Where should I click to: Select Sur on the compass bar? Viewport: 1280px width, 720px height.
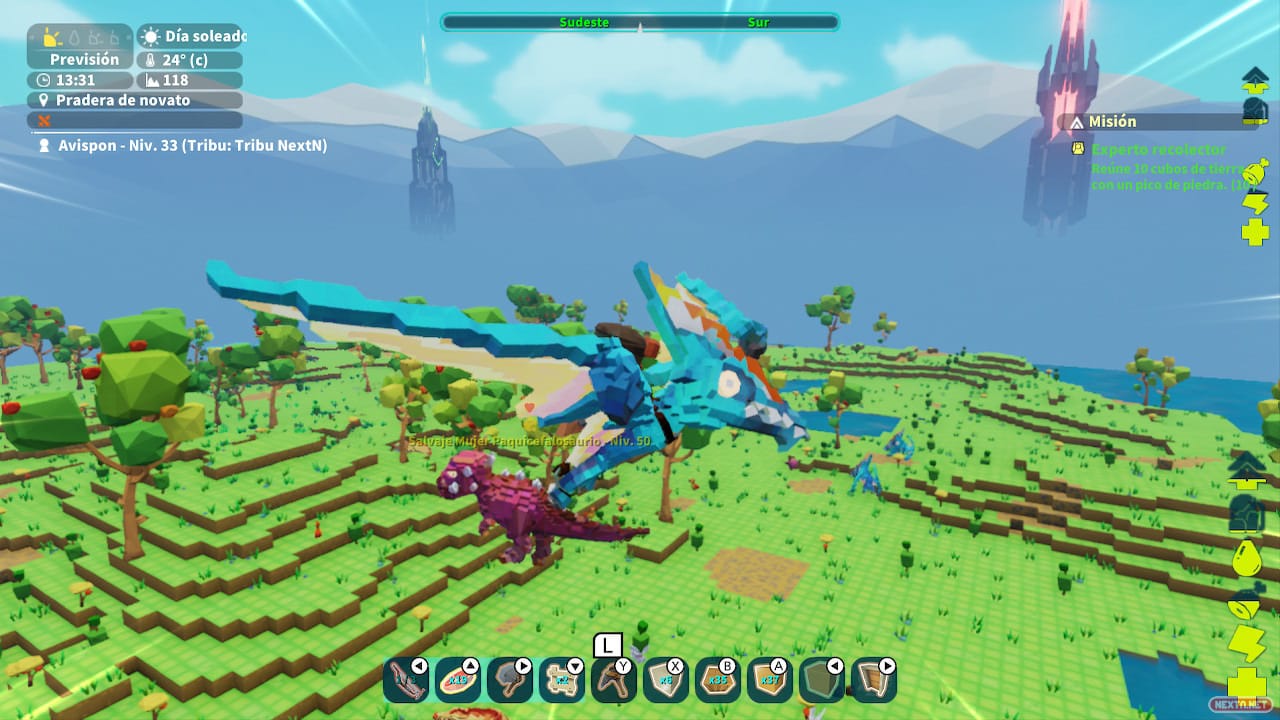[x=757, y=22]
